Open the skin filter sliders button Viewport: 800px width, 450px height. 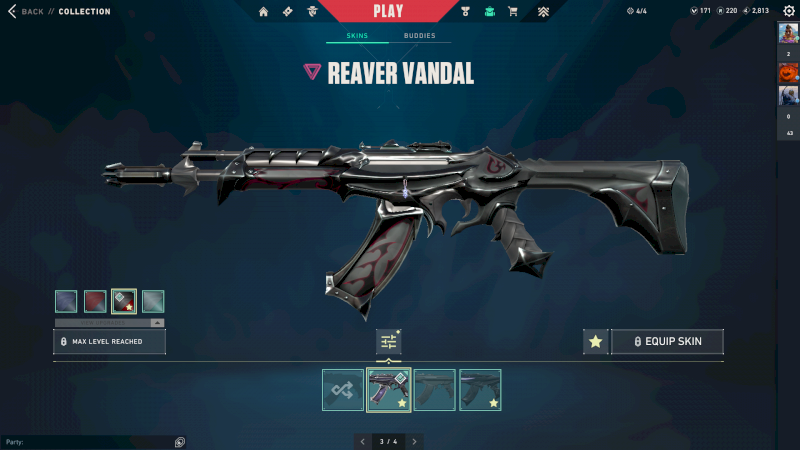click(389, 342)
